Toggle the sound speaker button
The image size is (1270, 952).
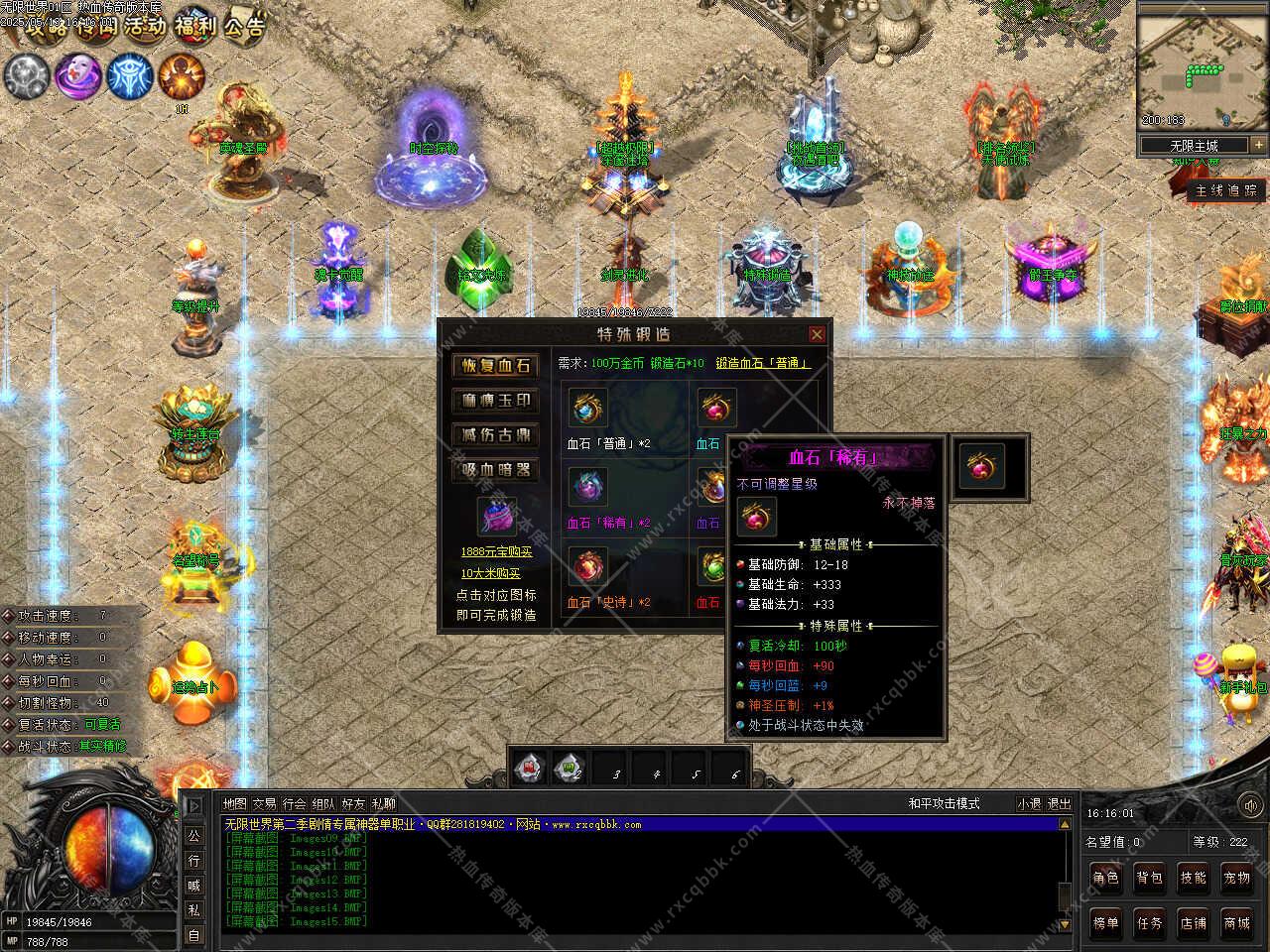1248,805
